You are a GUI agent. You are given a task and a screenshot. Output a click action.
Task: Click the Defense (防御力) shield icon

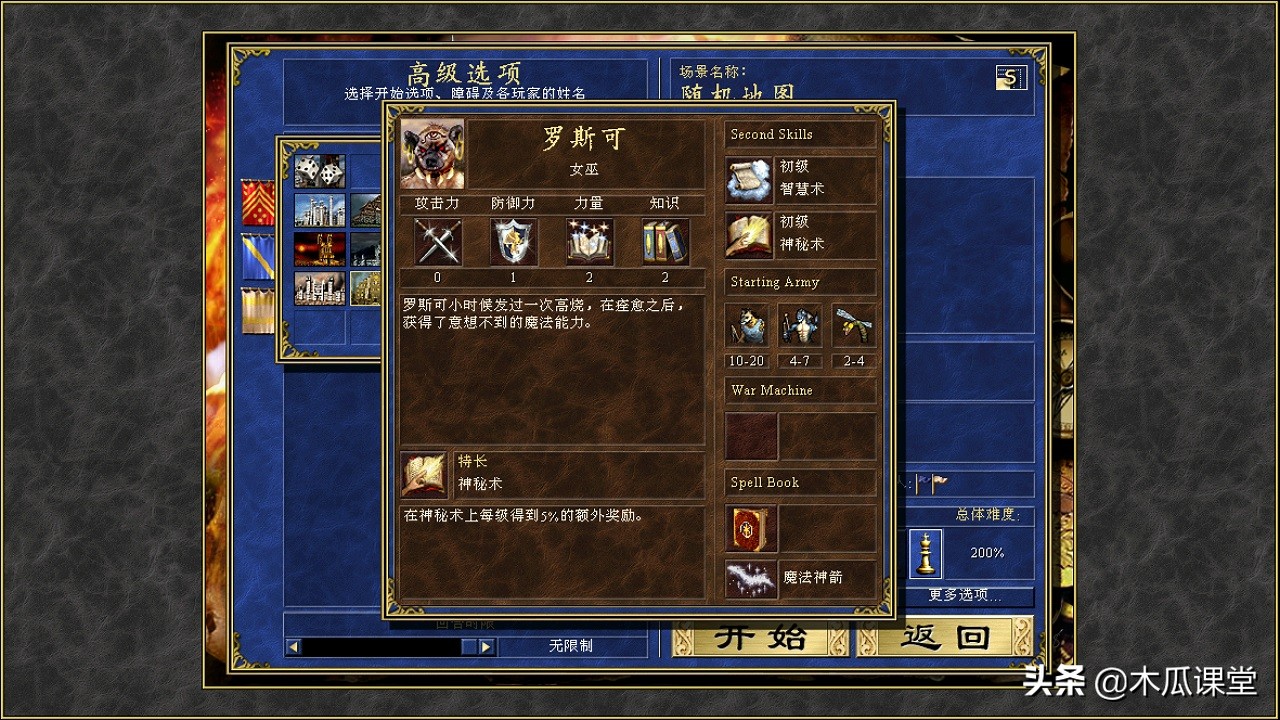(x=513, y=240)
